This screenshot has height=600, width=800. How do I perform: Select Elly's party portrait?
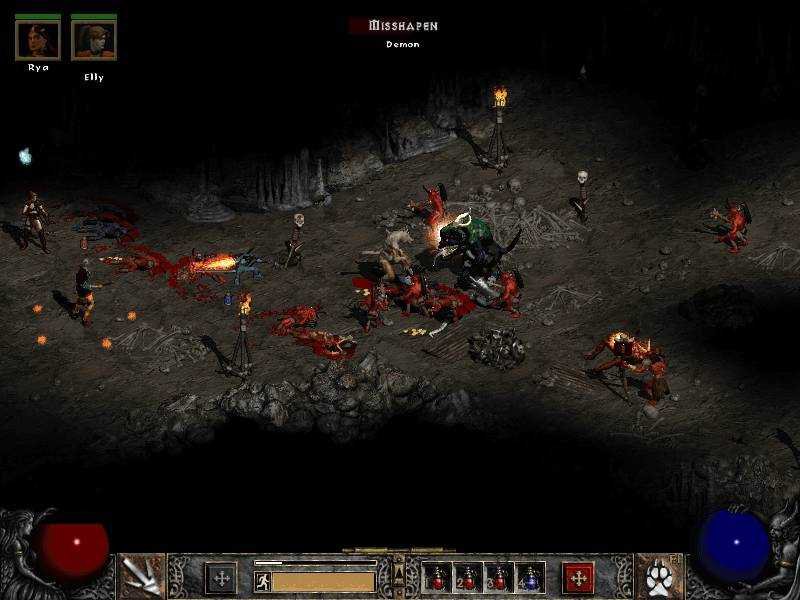click(94, 40)
